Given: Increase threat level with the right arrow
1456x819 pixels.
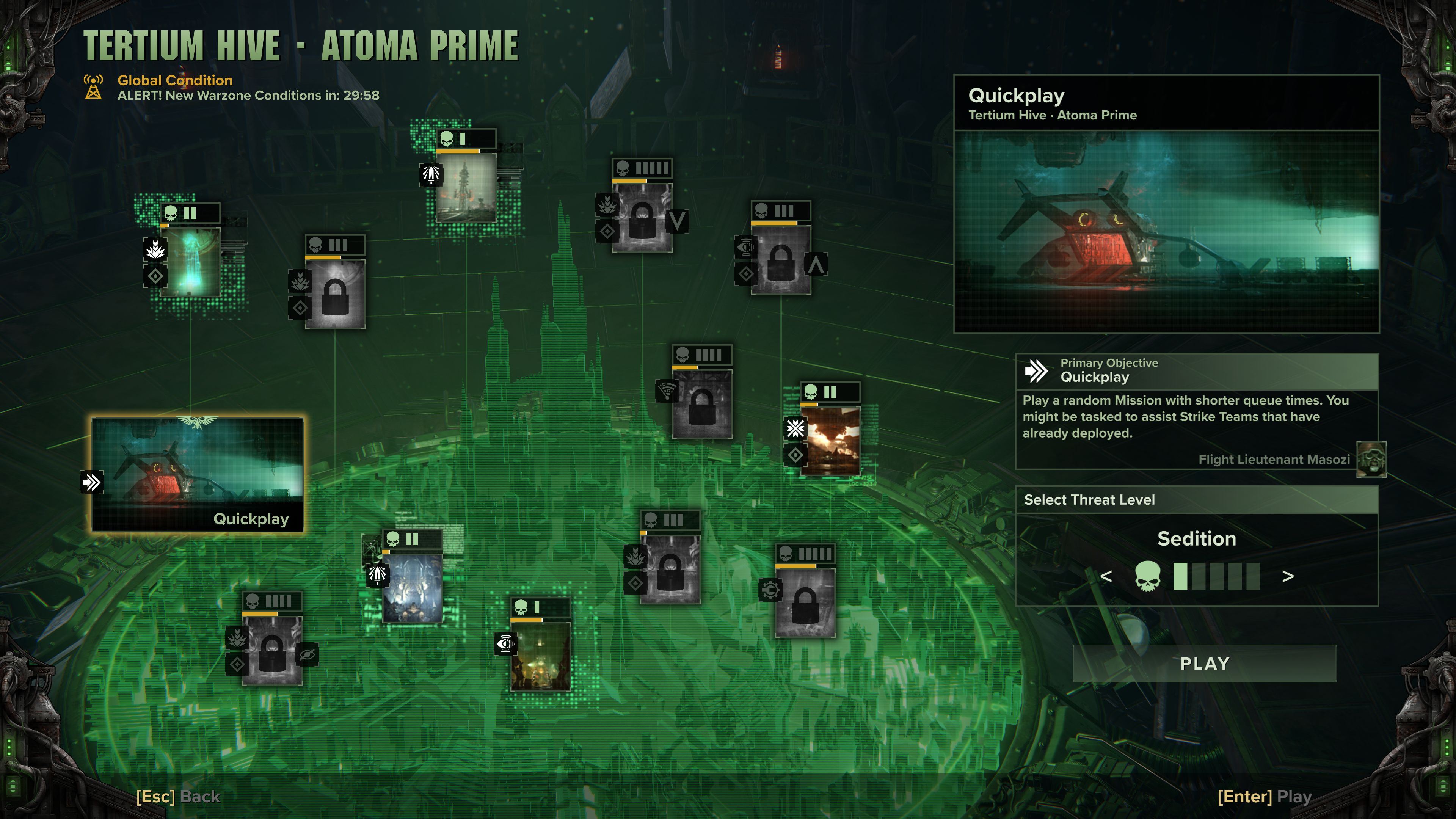Looking at the screenshot, I should 1288,576.
